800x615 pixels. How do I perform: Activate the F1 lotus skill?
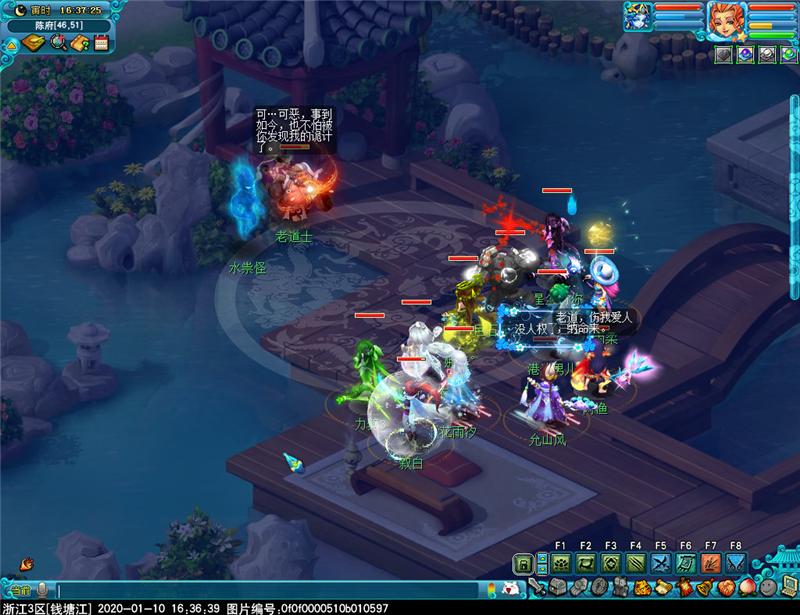(x=561, y=563)
